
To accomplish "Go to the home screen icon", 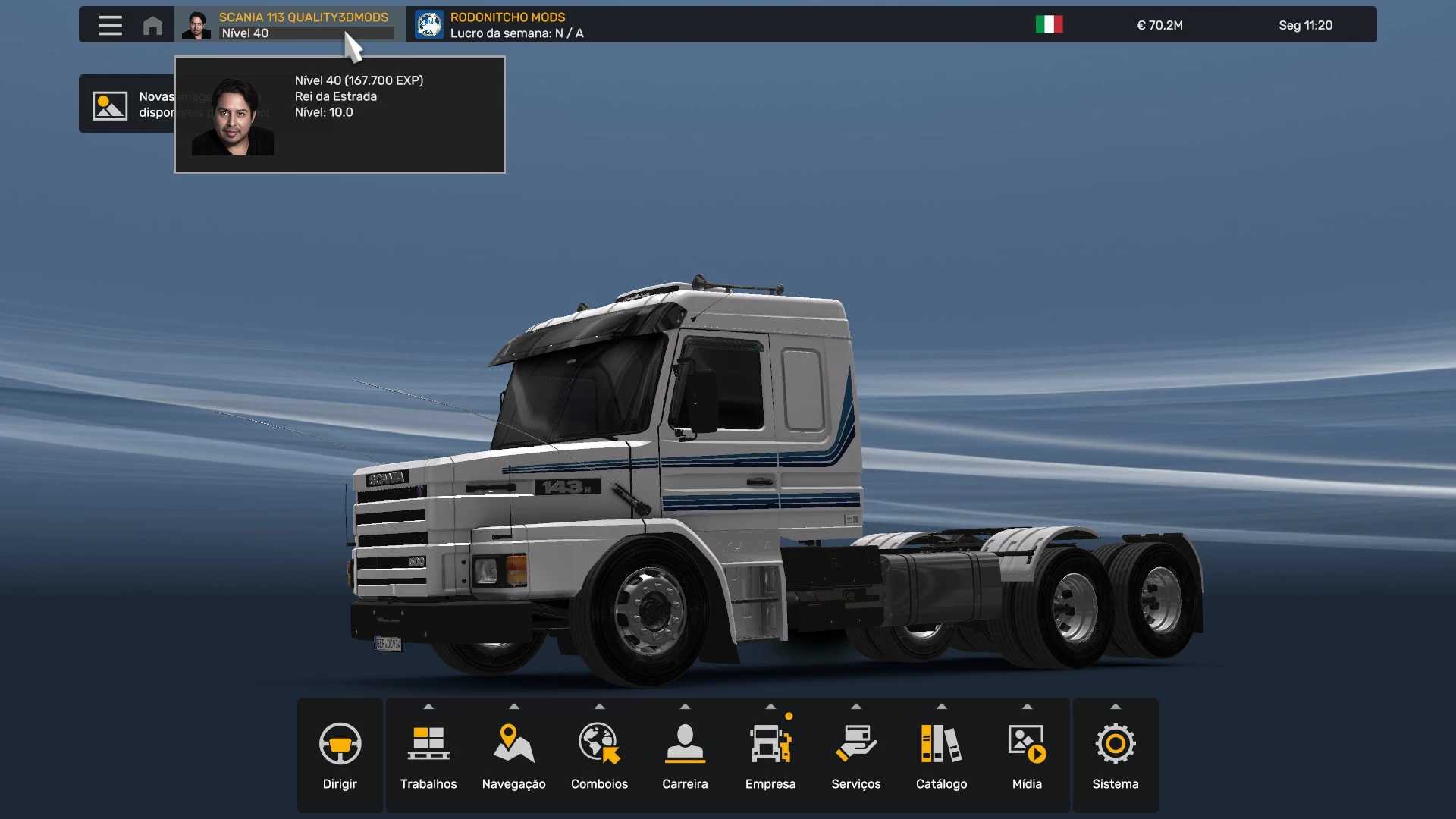I will (152, 25).
